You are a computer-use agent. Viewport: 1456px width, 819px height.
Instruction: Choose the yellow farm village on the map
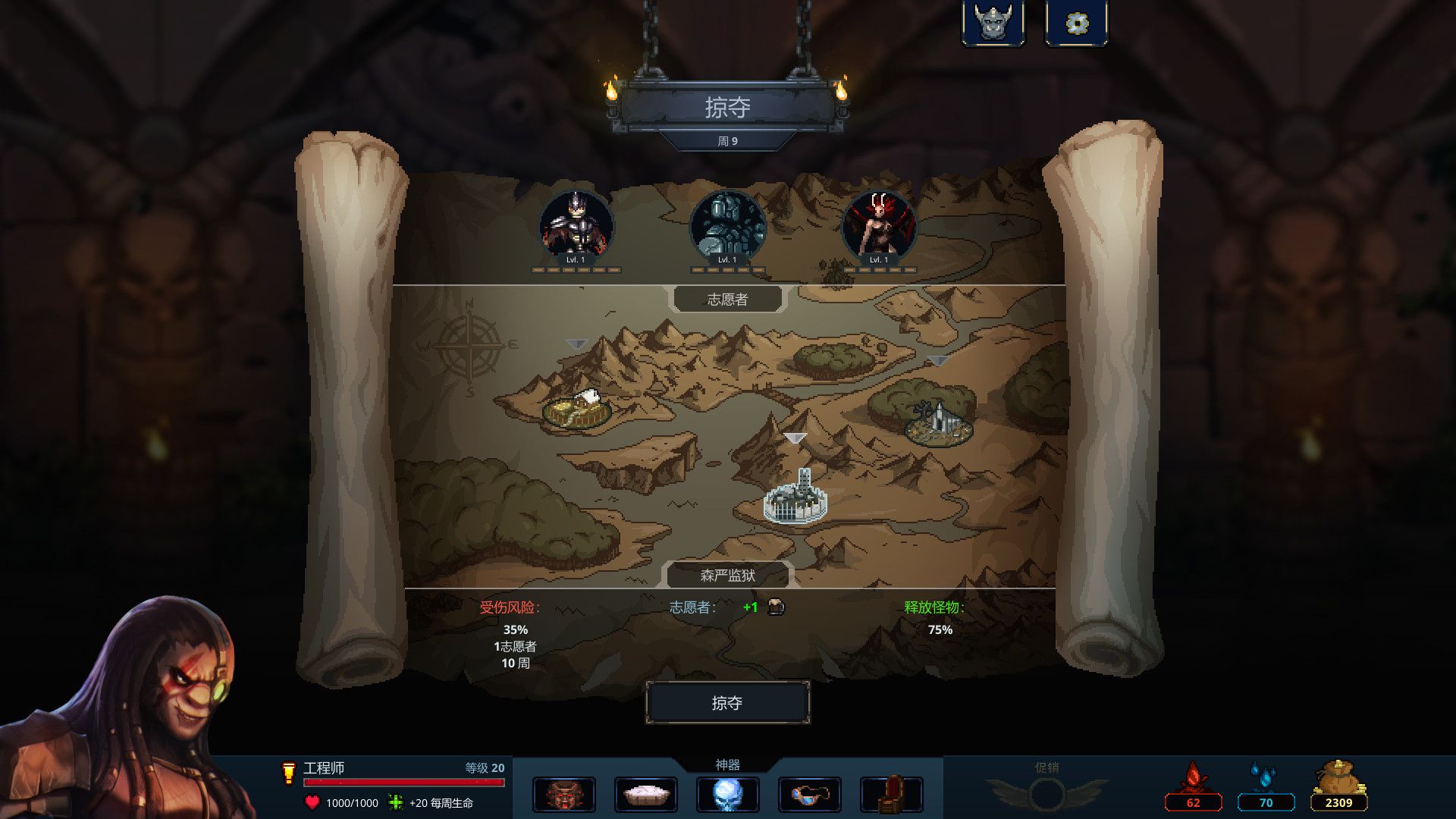coord(577,409)
